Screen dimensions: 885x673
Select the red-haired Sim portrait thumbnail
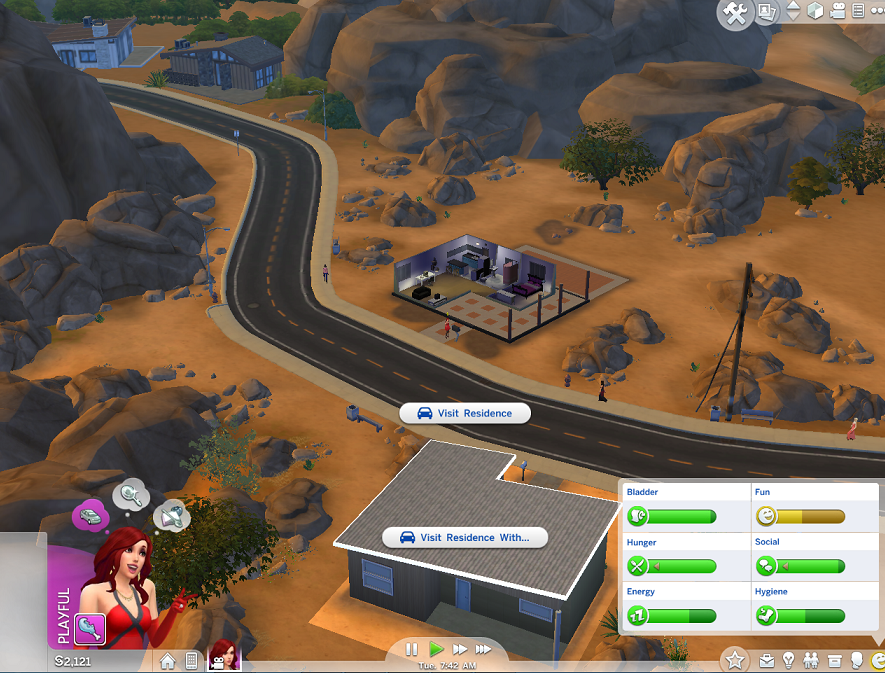(224, 656)
